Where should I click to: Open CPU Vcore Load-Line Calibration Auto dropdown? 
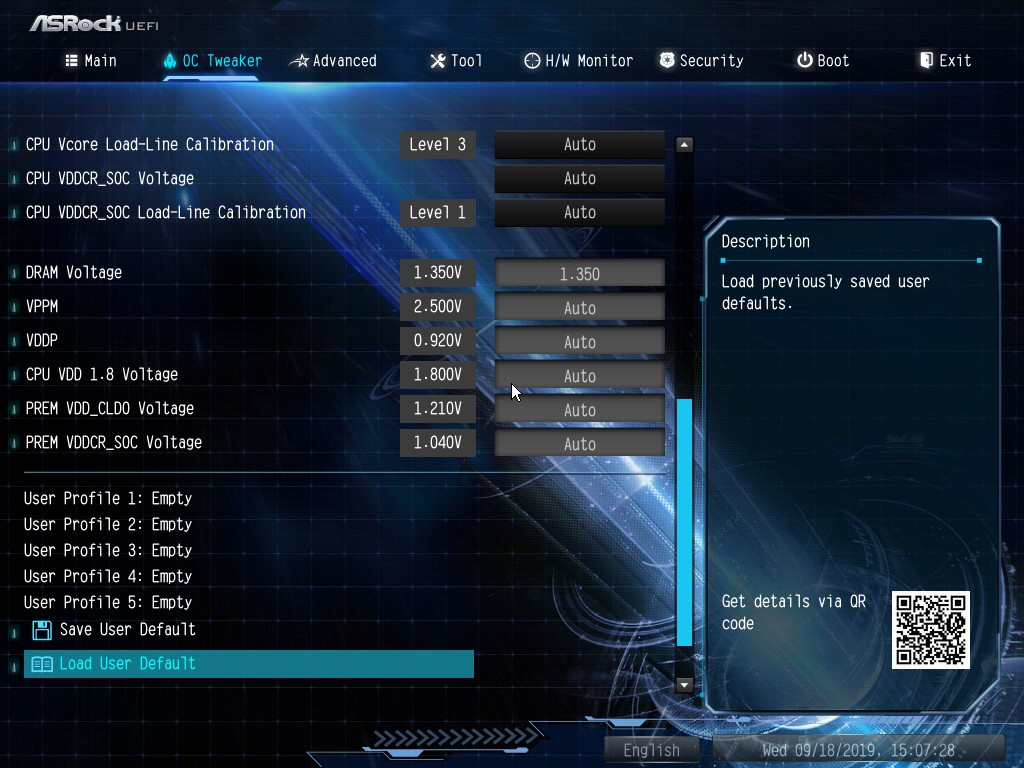tap(579, 145)
